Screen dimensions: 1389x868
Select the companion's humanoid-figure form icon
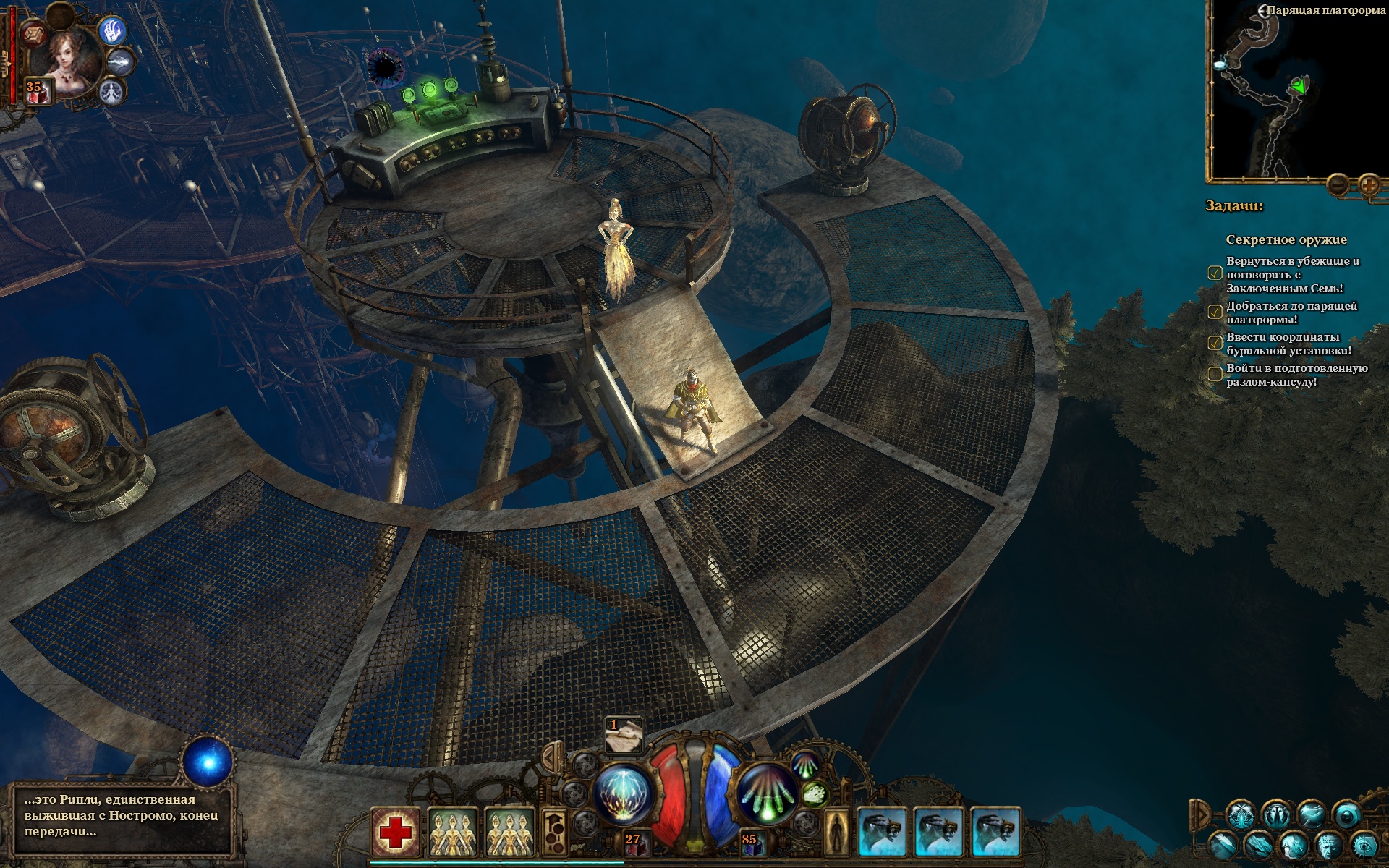[112, 92]
